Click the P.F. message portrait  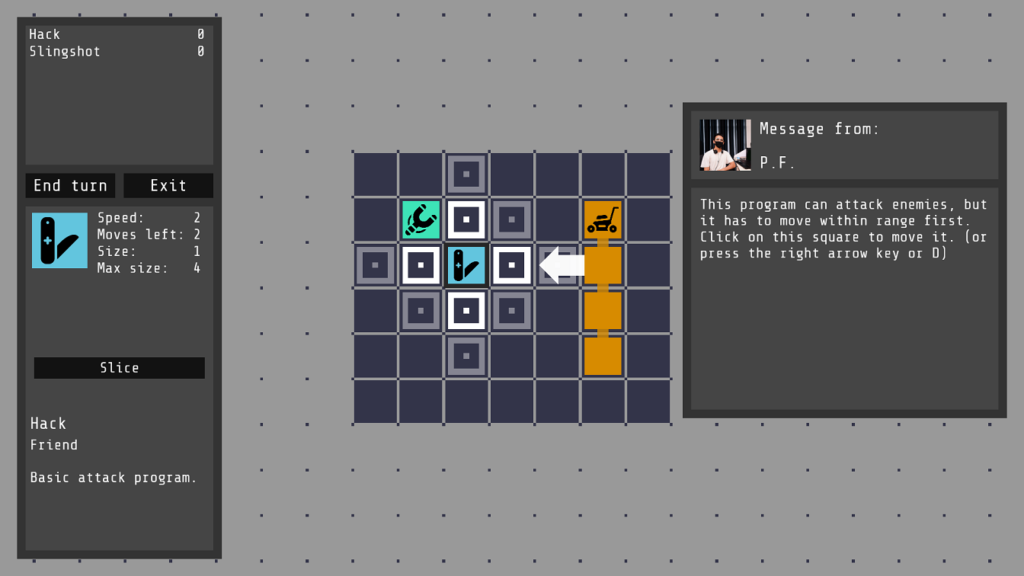725,145
